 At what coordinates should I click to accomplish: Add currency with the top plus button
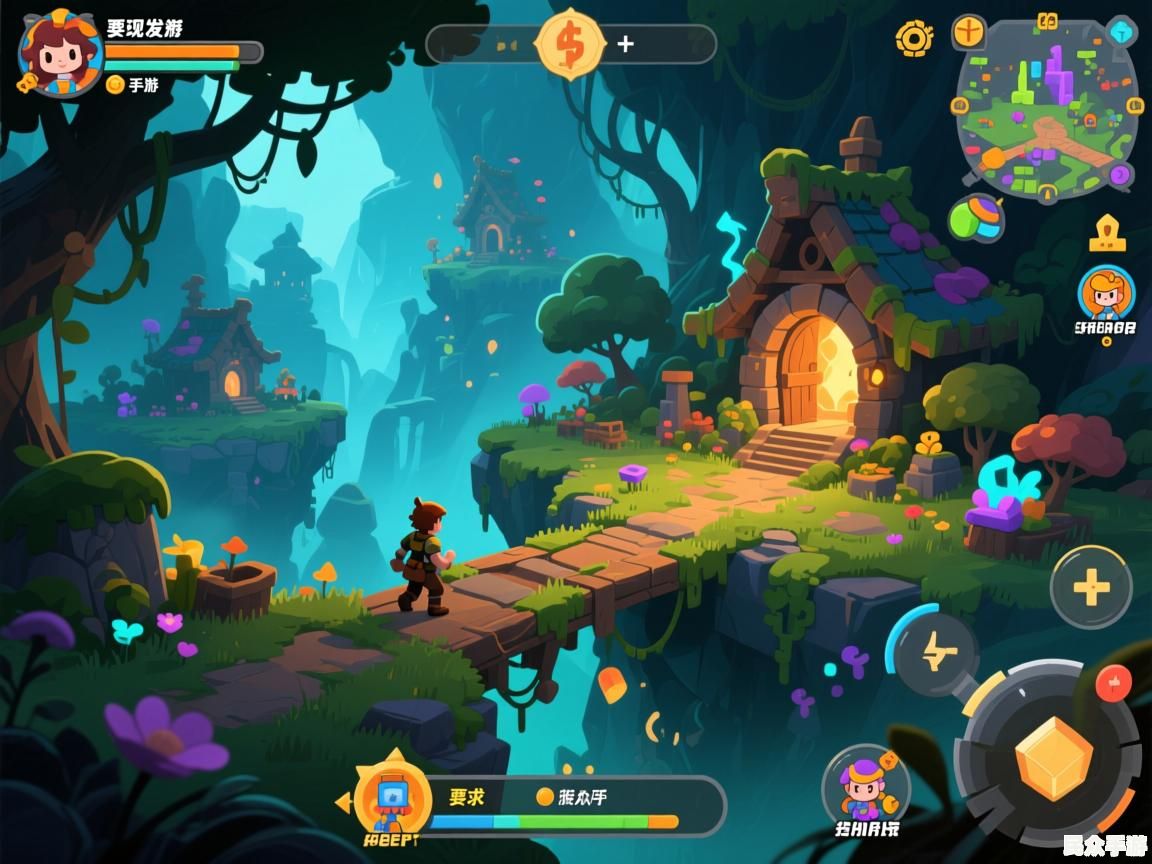point(626,44)
